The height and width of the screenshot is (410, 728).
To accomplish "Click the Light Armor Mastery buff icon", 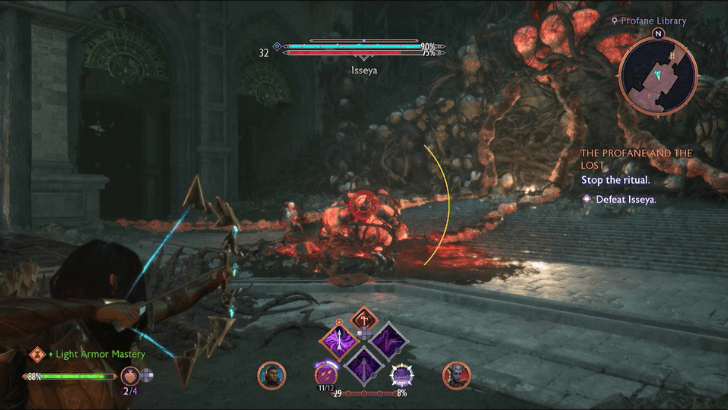I will coord(37,354).
